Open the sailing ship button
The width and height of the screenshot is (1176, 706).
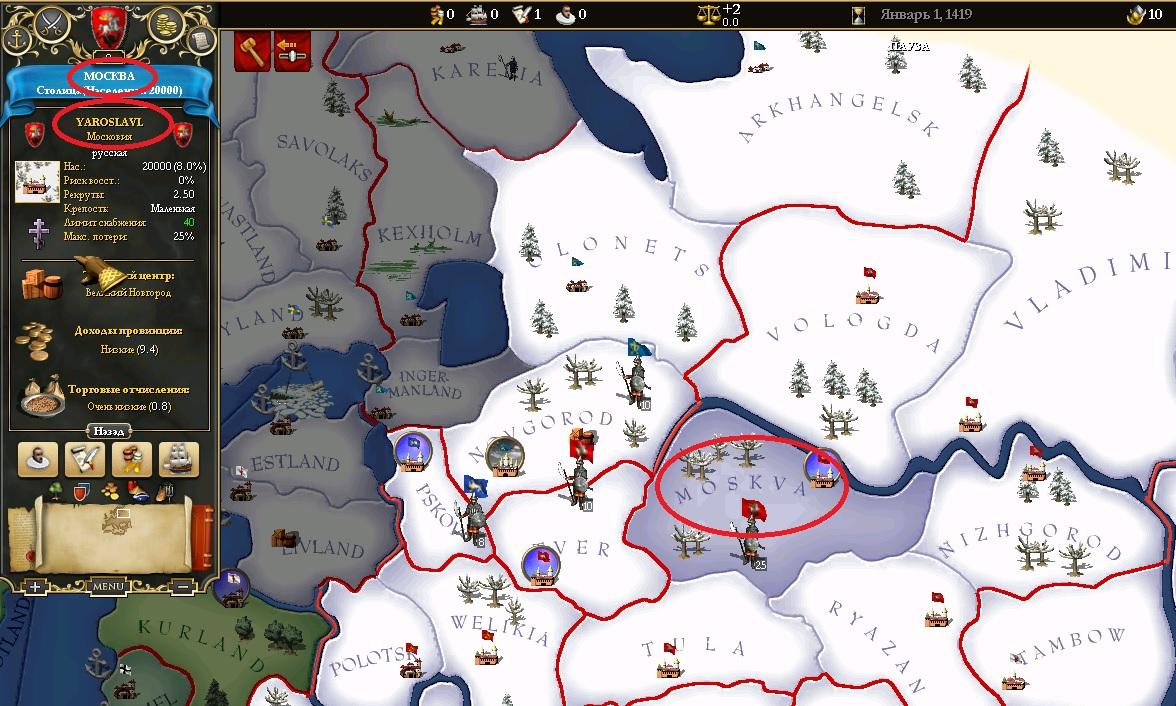point(179,459)
